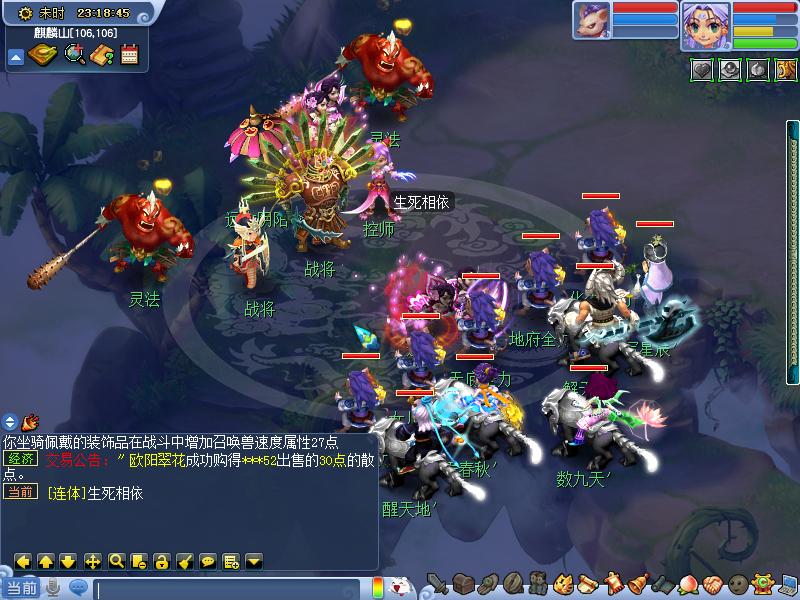
Task: Click the peach icon in bottom toolbar
Action: (x=688, y=583)
